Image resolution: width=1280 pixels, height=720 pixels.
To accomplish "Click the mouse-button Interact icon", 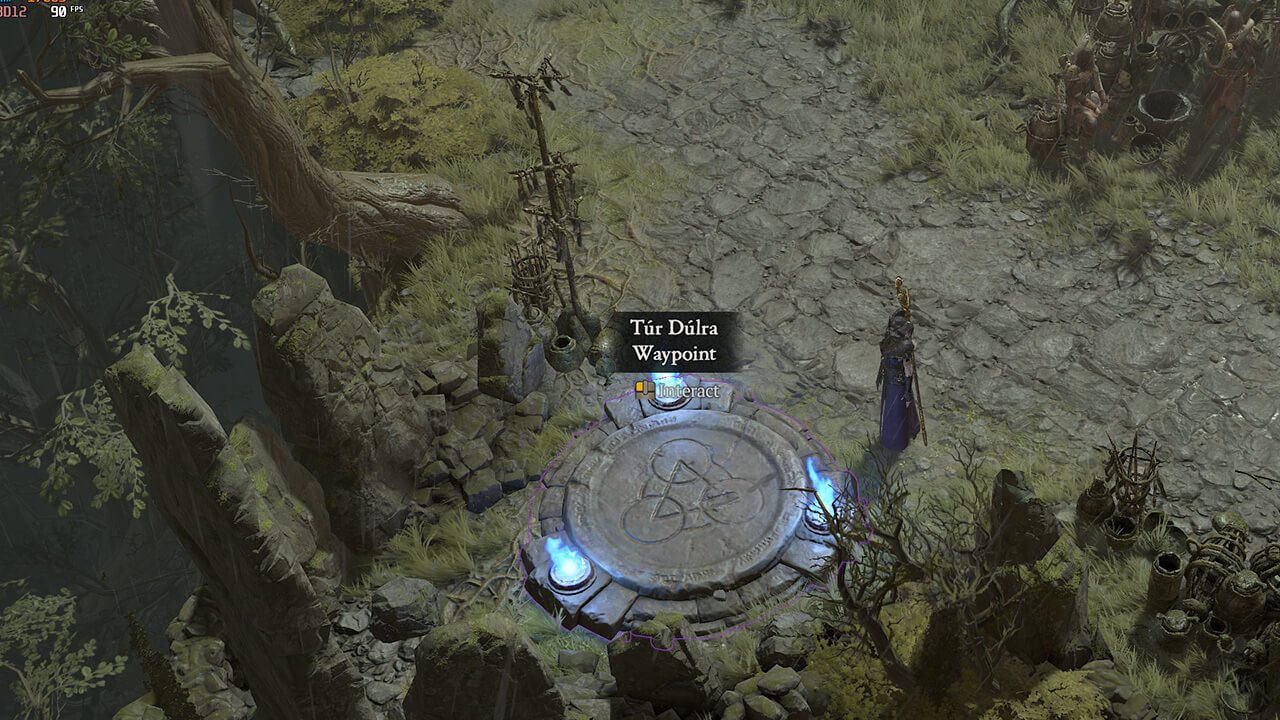I will tap(645, 389).
